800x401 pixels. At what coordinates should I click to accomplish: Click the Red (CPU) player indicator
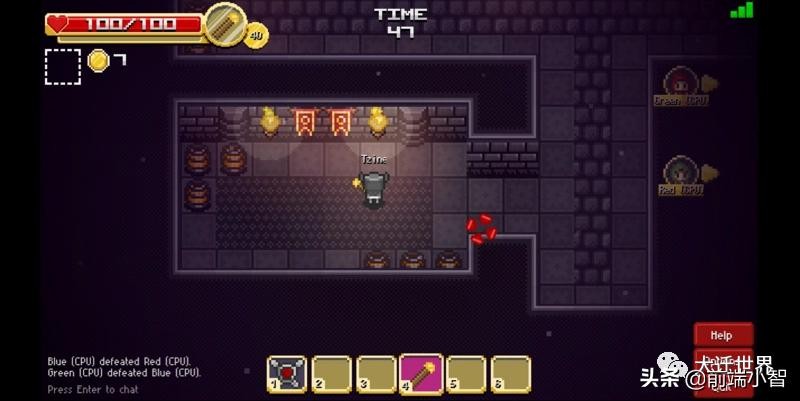tap(682, 174)
